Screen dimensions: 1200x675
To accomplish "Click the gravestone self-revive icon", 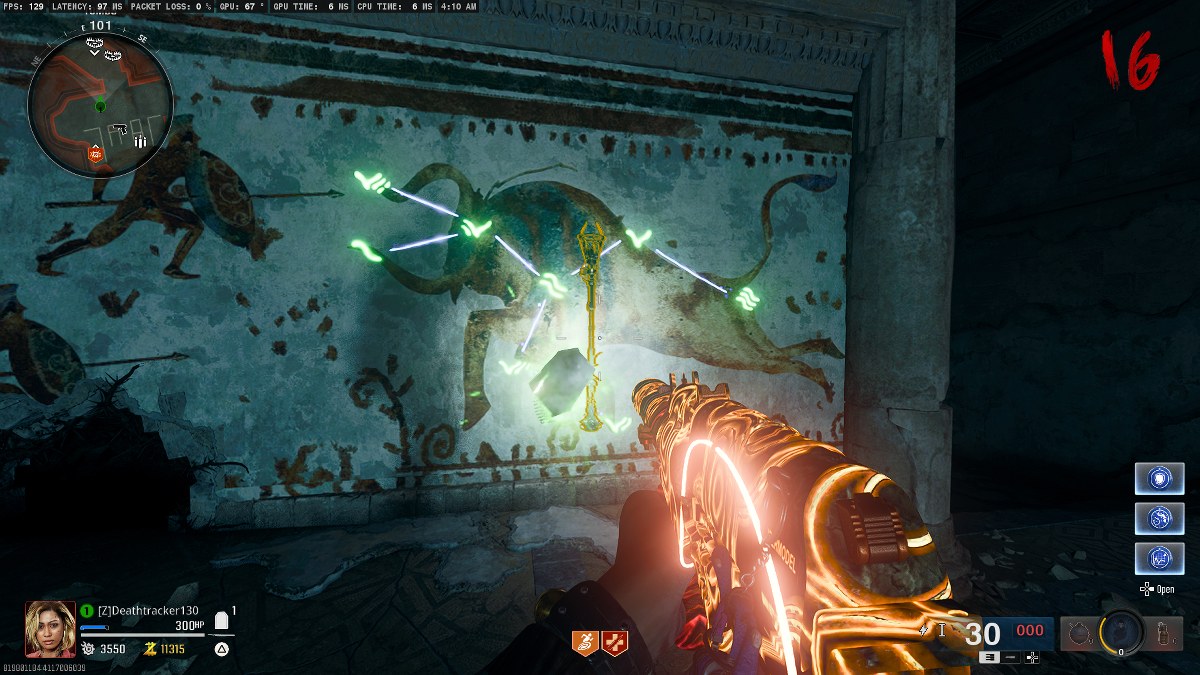I will click(221, 622).
